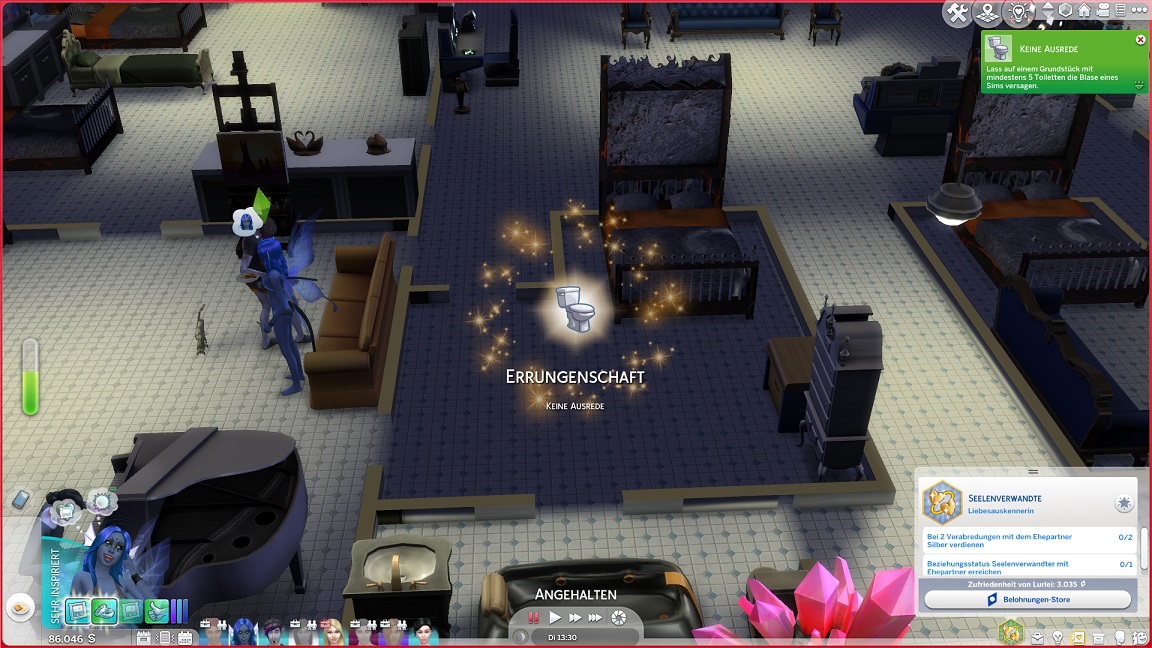Image resolution: width=1152 pixels, height=648 pixels.
Task: Click the lightbulb-heart lessons icon
Action: pos(1019,13)
